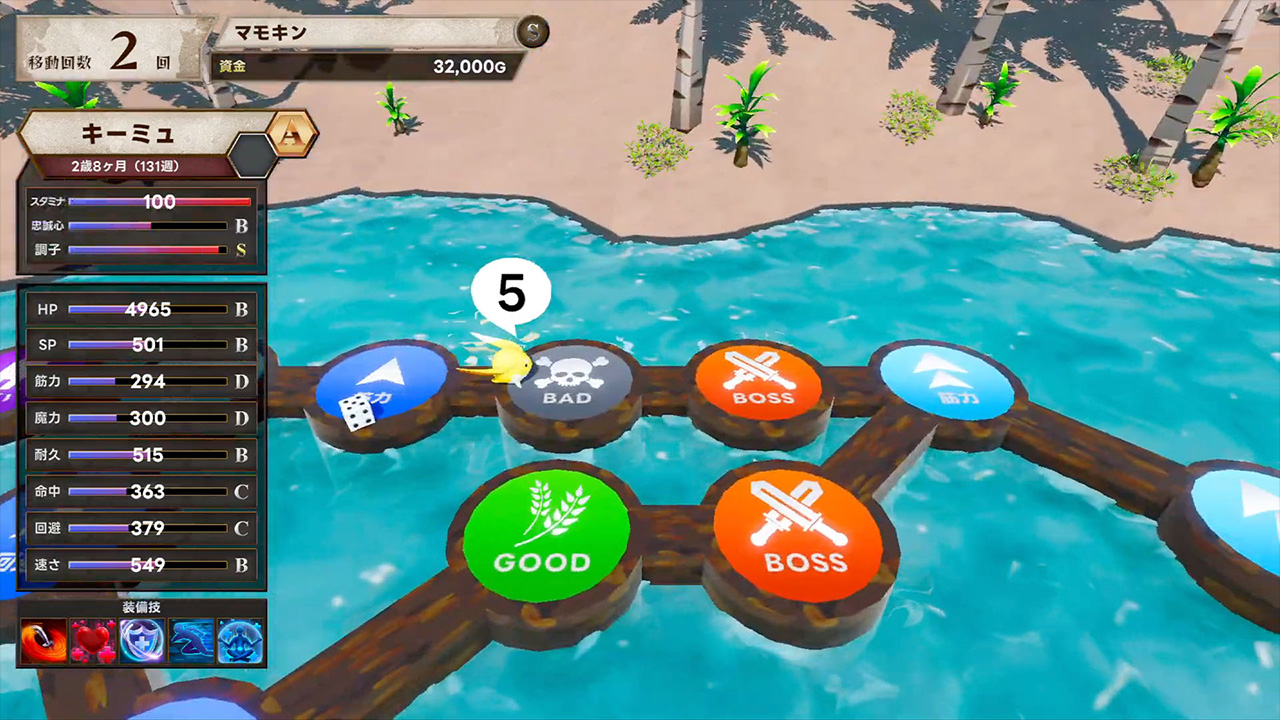Select the blue sprinting figure skill icon
This screenshot has width=1280, height=720.
(191, 641)
